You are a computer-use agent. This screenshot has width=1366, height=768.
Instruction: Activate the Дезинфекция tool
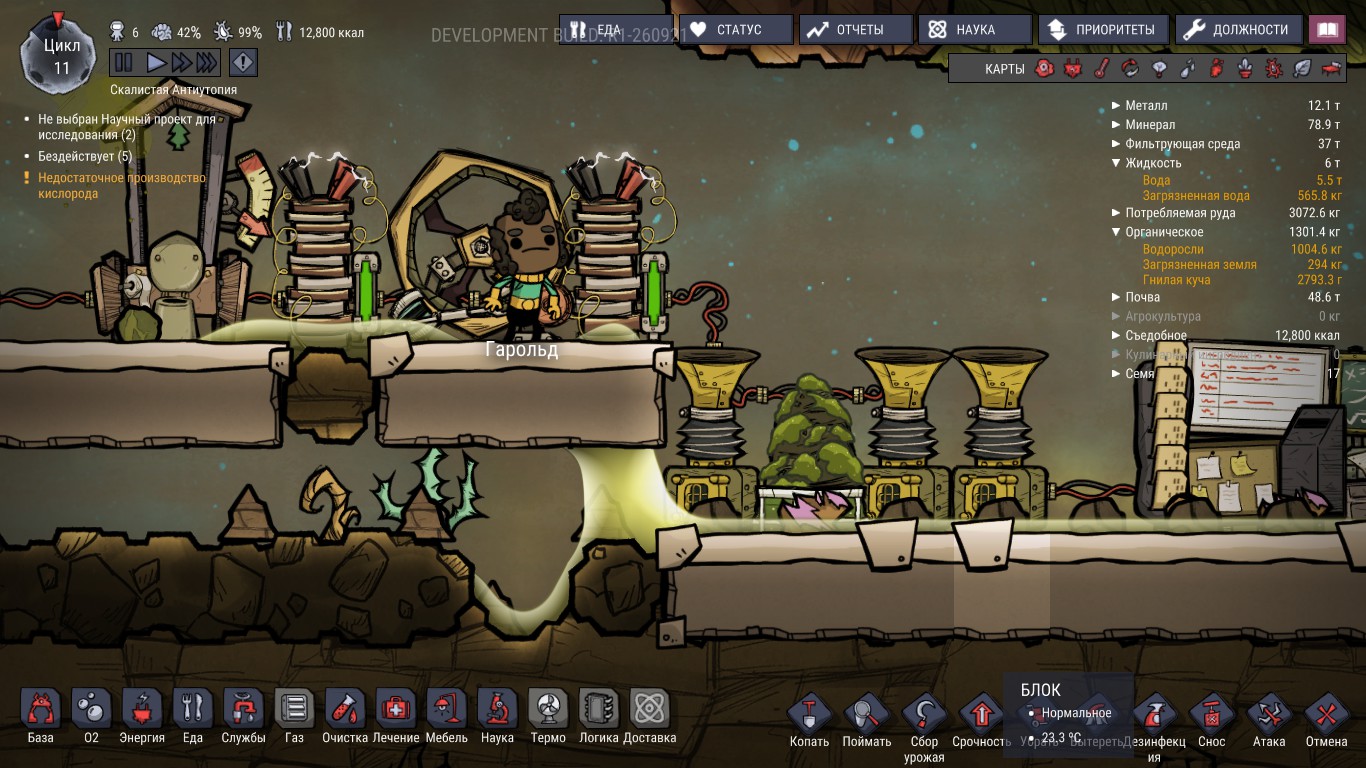[x=1154, y=715]
